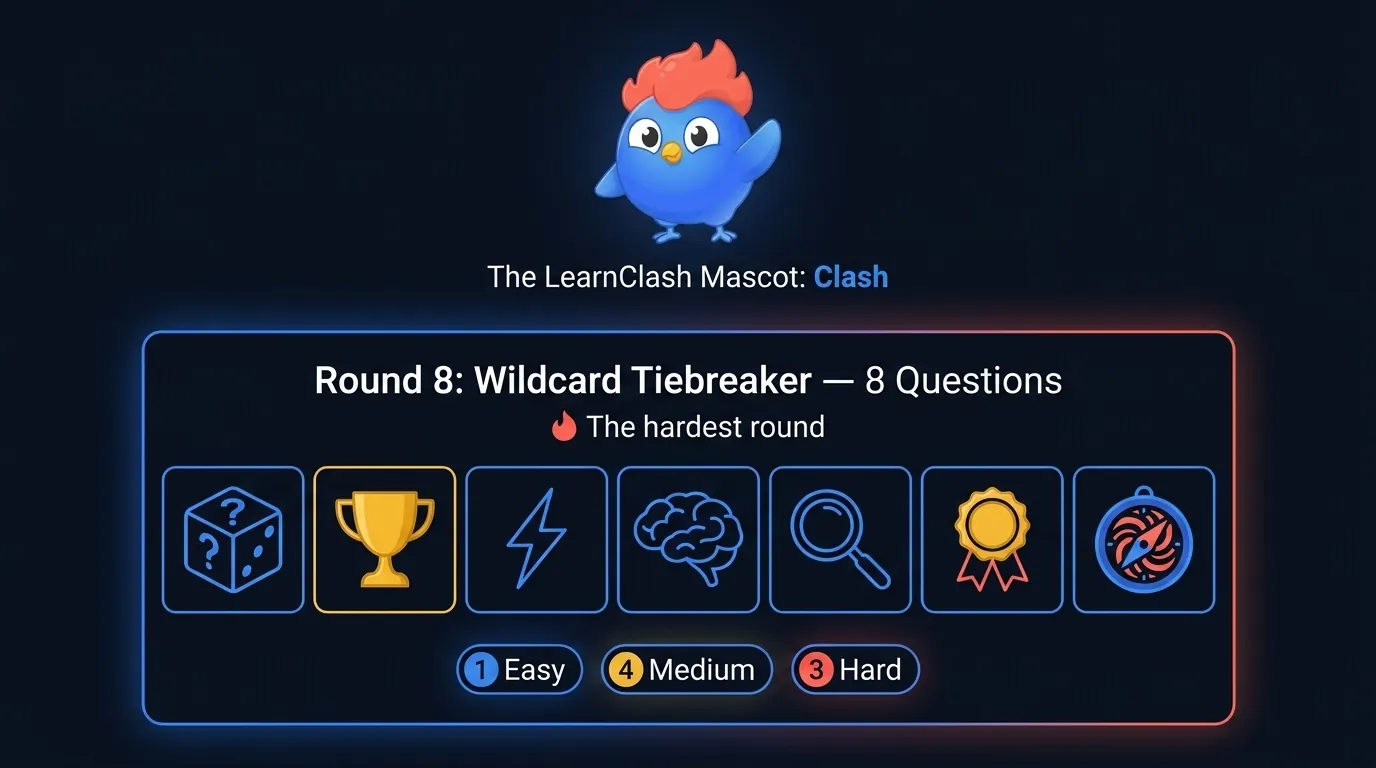The height and width of the screenshot is (768, 1376).
Task: Select the Easy difficulty badge
Action: coord(519,669)
